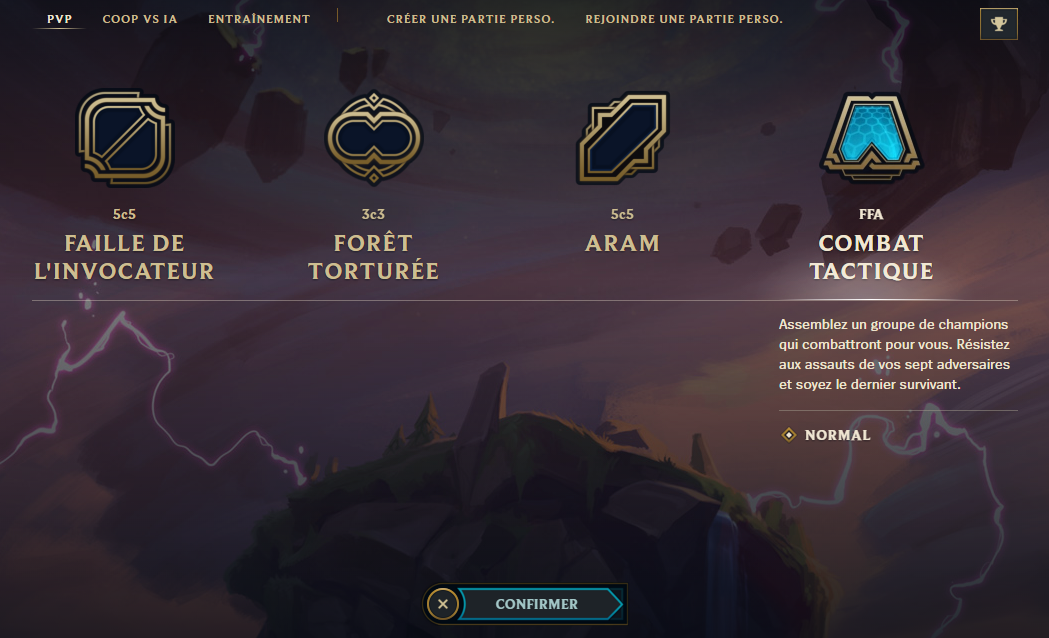Click the trophy icon button
This screenshot has height=638, width=1049.
[998, 24]
